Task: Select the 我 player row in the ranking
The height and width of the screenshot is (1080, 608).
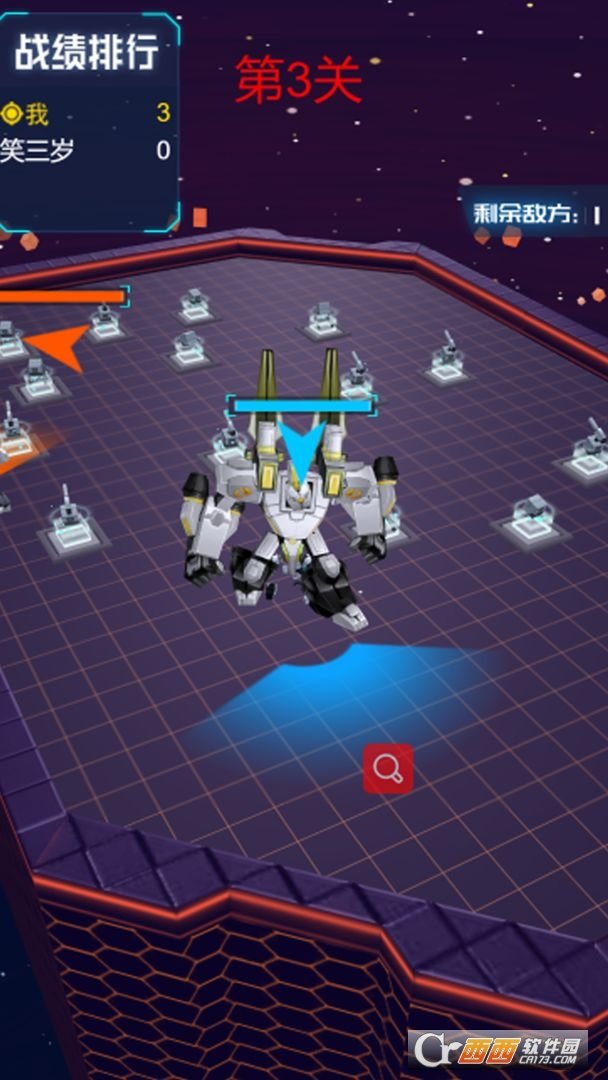Action: [x=85, y=114]
